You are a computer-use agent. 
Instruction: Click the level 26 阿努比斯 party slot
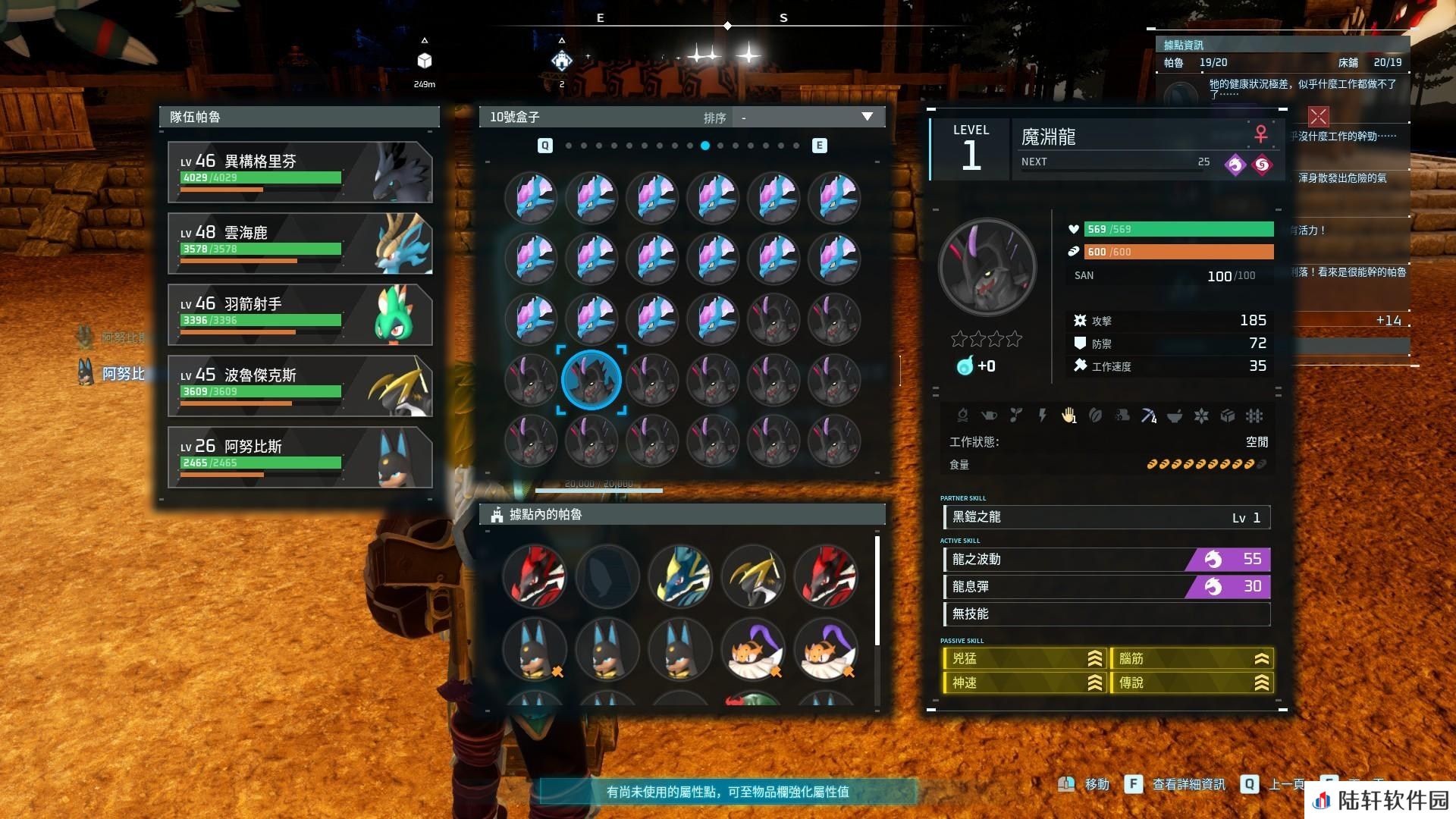coord(300,457)
